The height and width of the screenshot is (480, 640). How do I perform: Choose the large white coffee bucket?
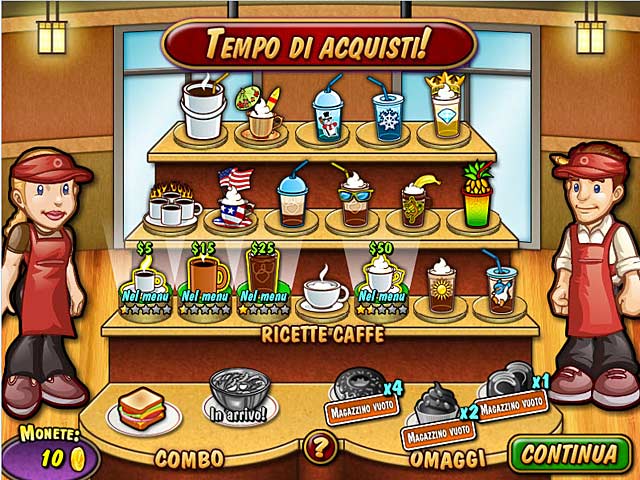point(202,108)
